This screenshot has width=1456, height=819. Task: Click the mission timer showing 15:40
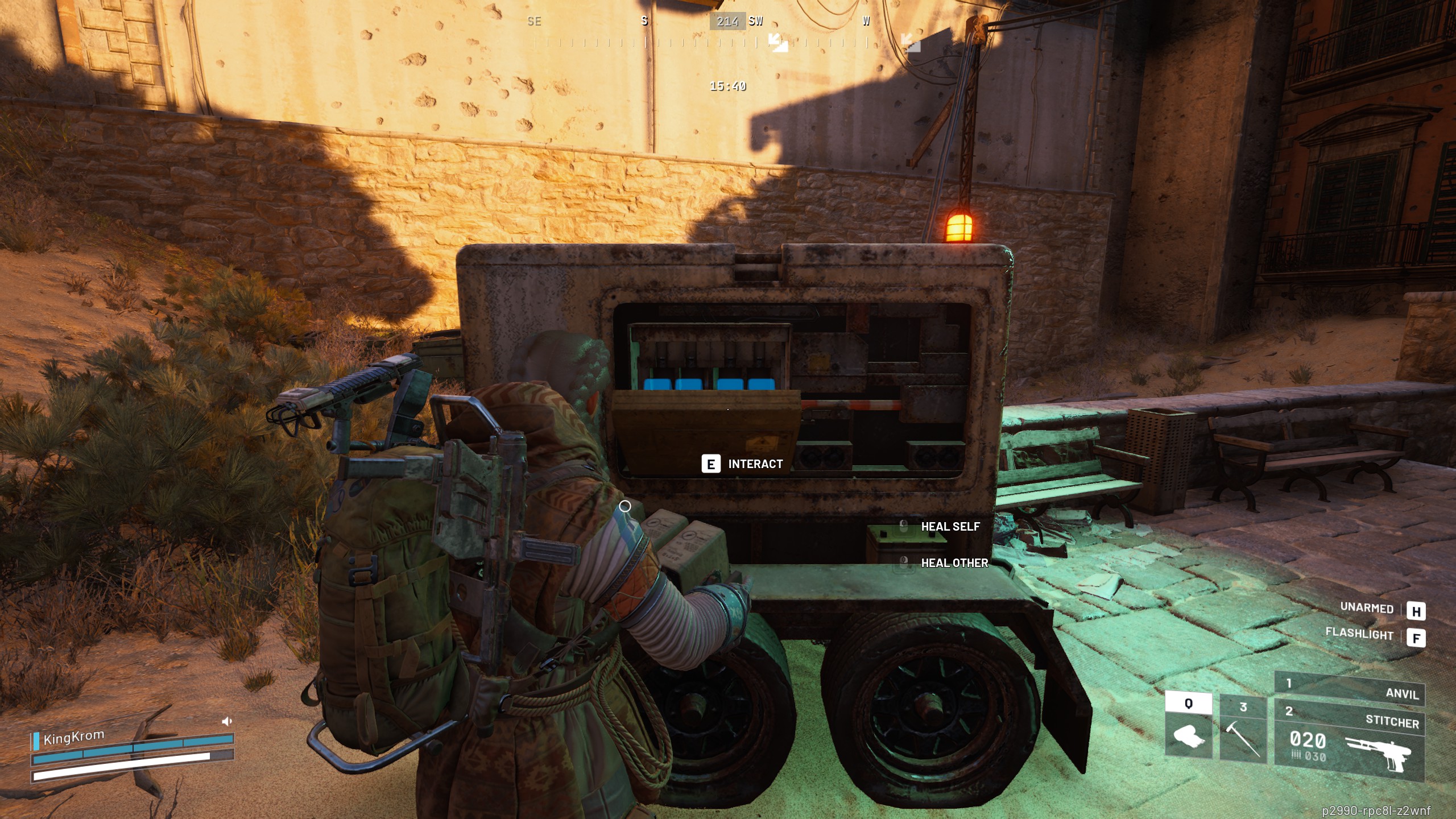point(728,85)
